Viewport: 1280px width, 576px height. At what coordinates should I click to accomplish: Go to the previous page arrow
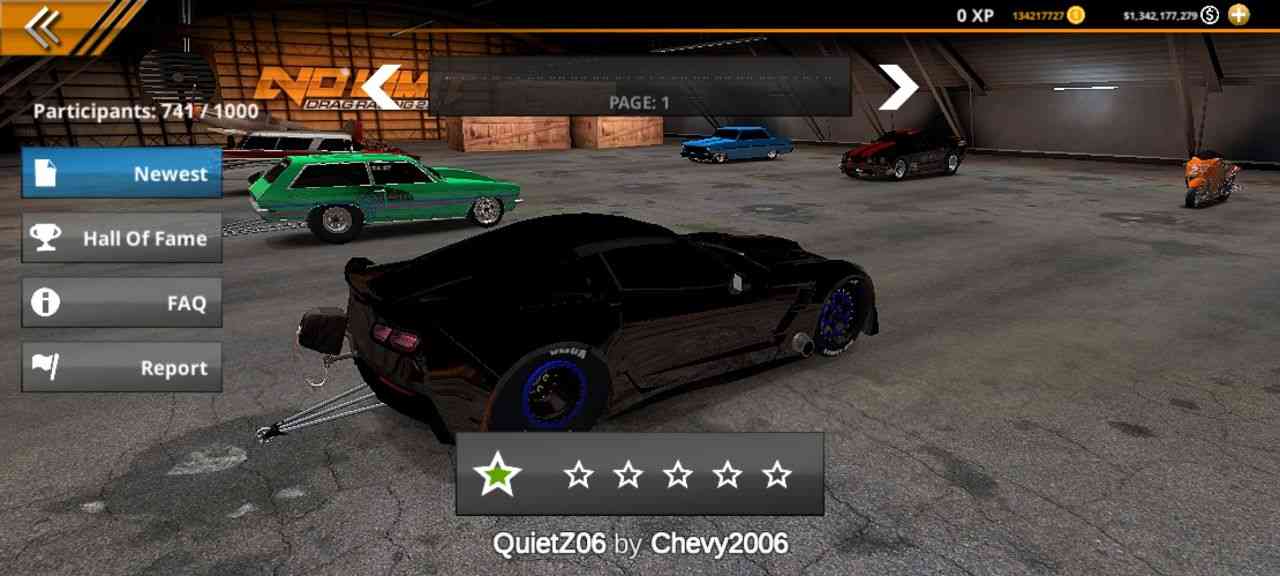pos(381,88)
